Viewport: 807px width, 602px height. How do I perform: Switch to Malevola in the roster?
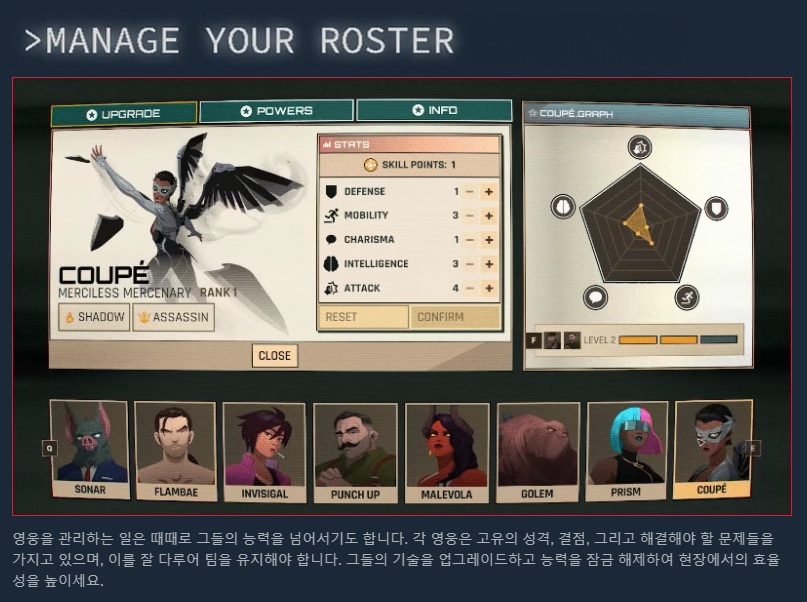pos(447,452)
